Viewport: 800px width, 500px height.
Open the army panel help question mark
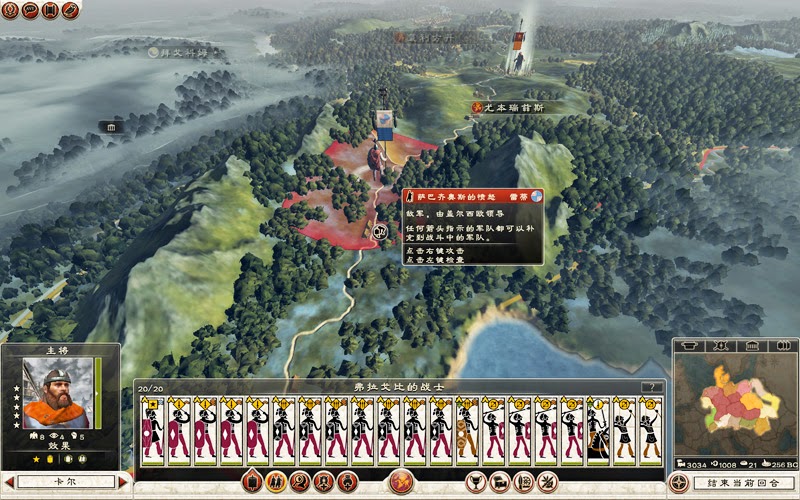653,387
